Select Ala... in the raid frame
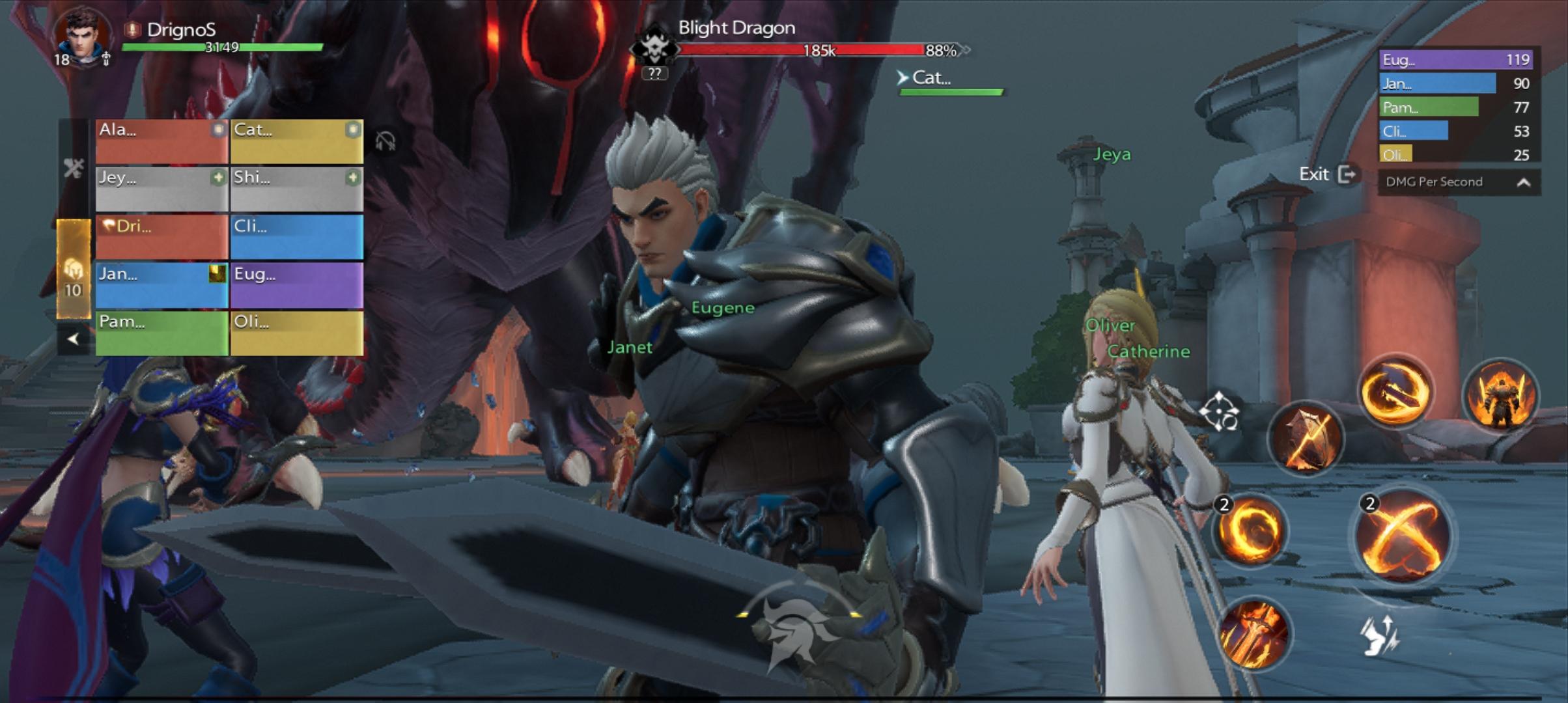This screenshot has height=703, width=1568. 161,141
